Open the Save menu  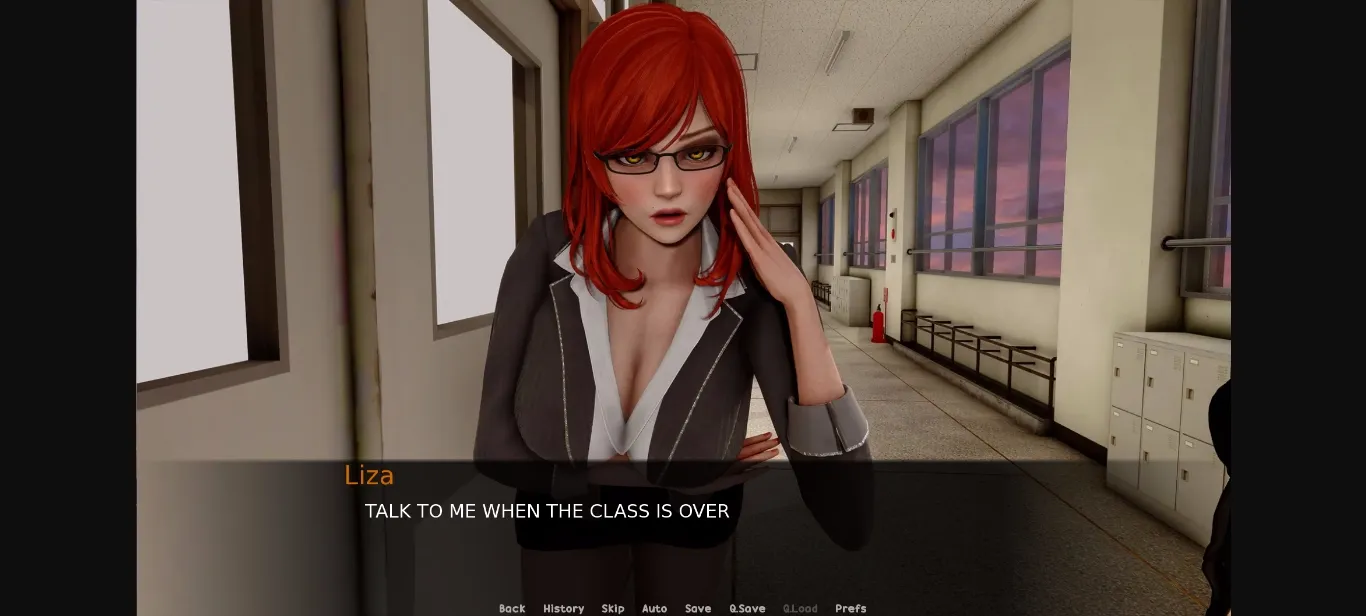(x=698, y=608)
